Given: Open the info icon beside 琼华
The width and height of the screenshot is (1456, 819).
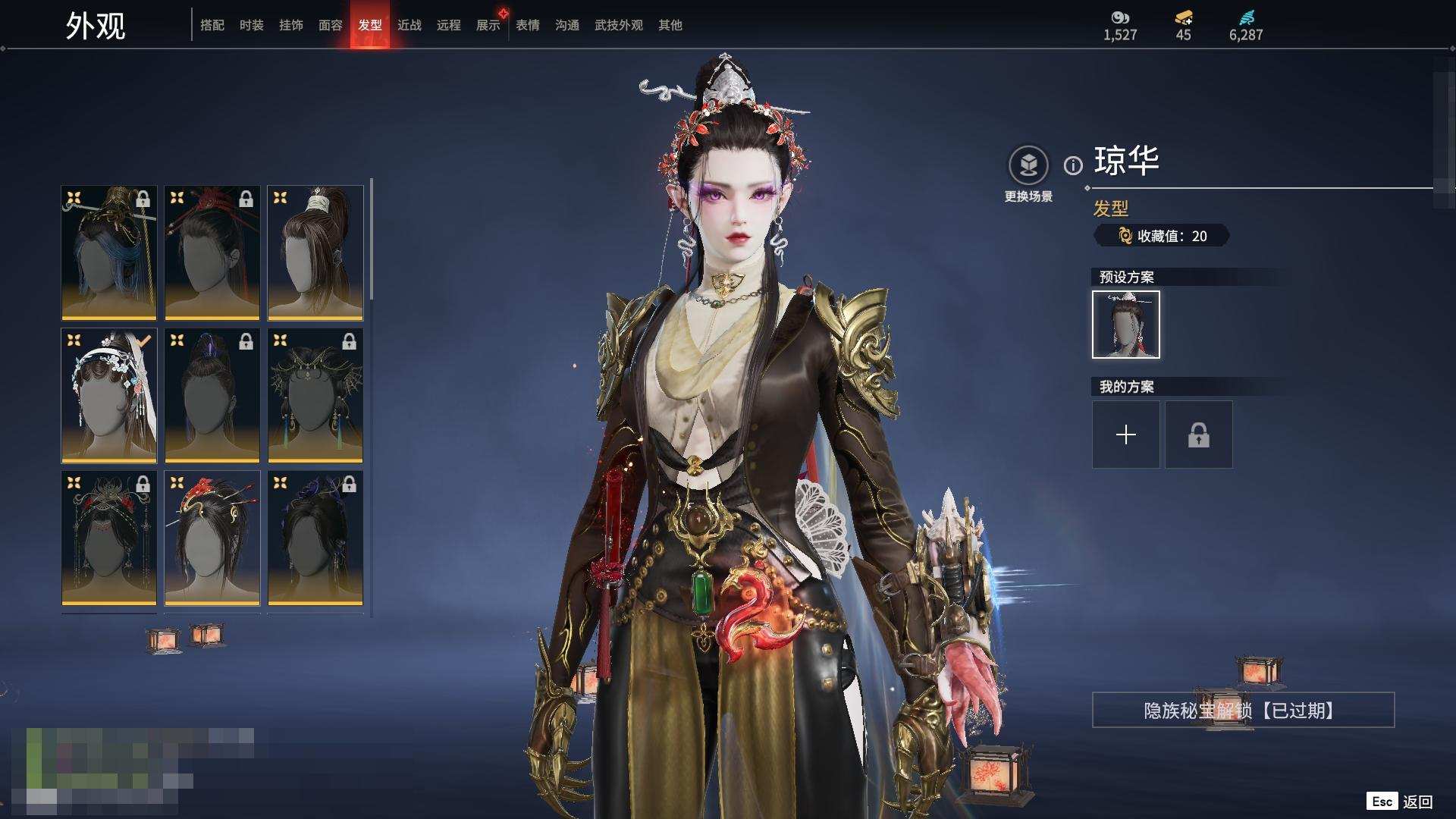Looking at the screenshot, I should (x=1073, y=165).
